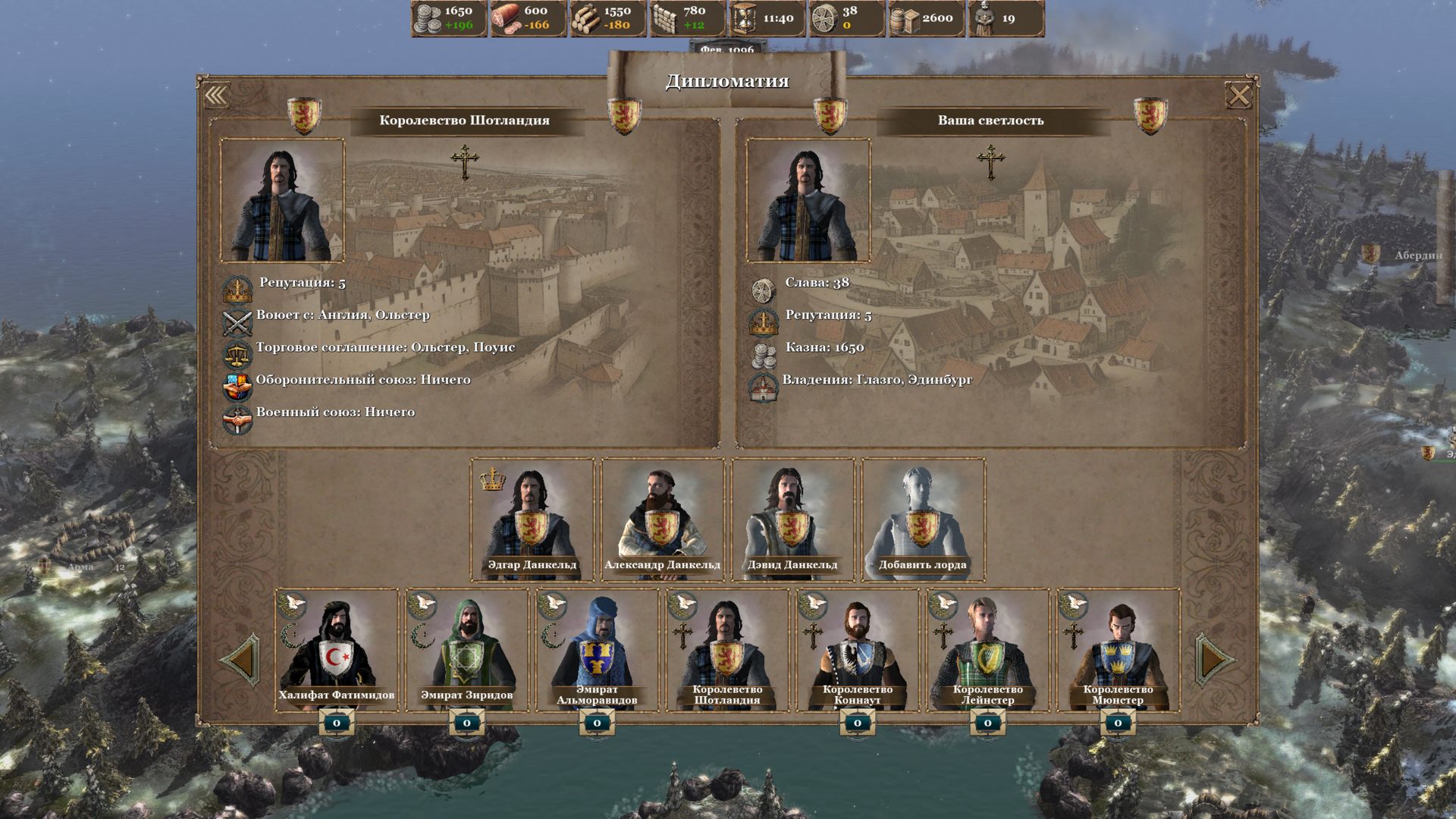Image resolution: width=1456 pixels, height=819 pixels.
Task: Show previous factions with left arrow
Action: [241, 661]
